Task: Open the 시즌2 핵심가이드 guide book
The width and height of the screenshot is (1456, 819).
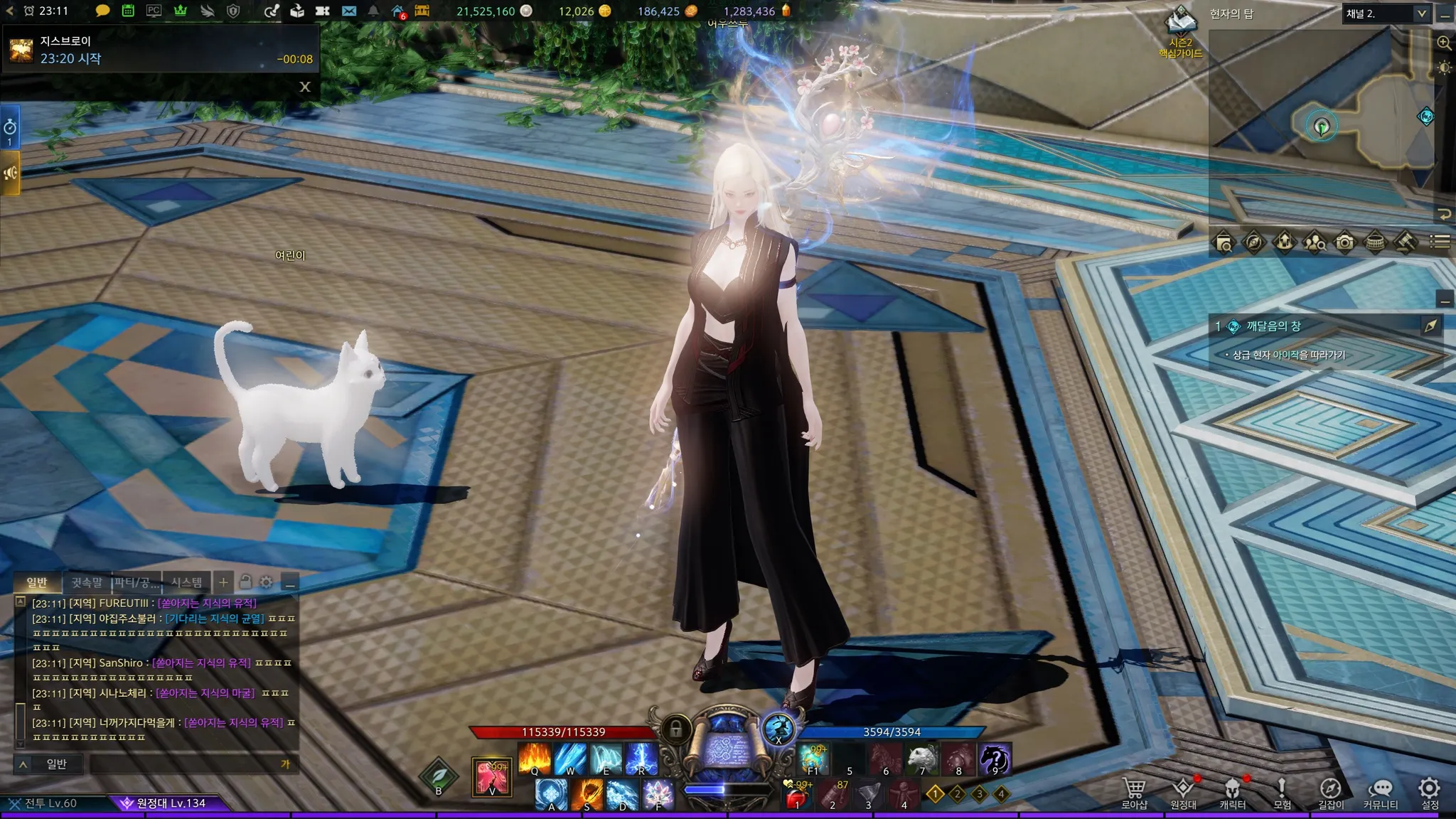Action: [1181, 32]
